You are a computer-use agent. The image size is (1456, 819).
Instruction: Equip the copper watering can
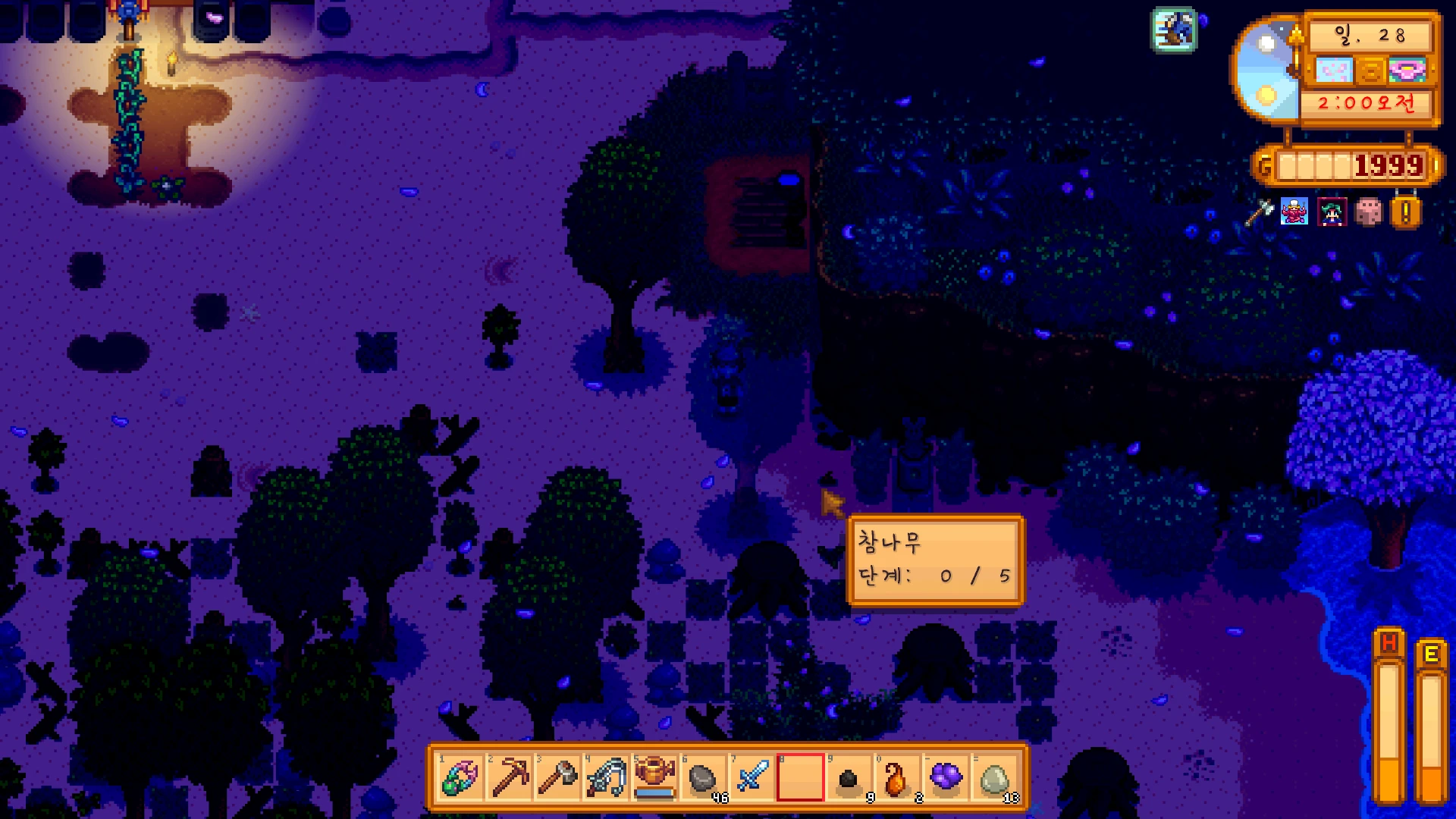[x=655, y=777]
